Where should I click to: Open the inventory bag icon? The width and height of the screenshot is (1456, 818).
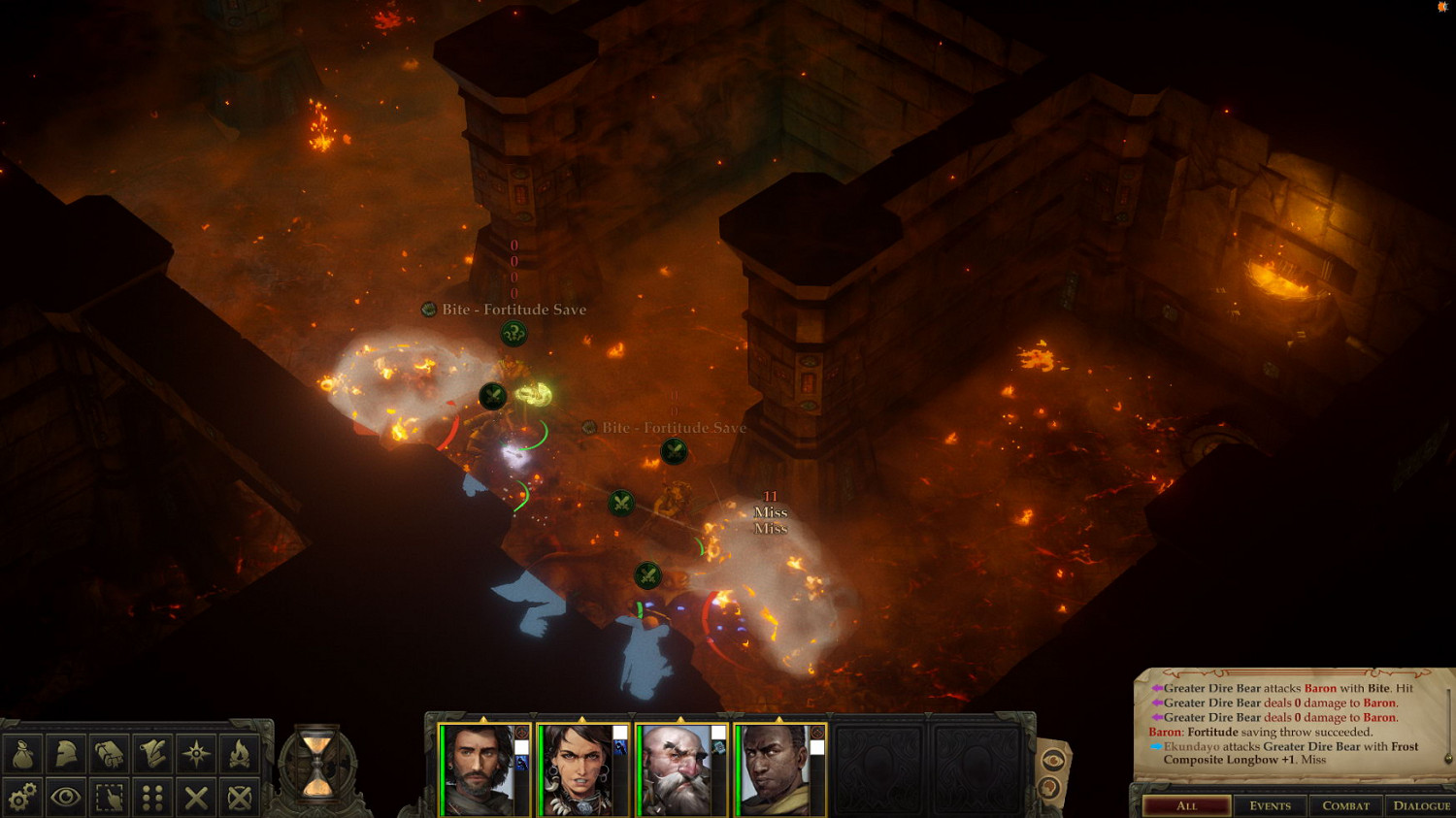tap(23, 754)
